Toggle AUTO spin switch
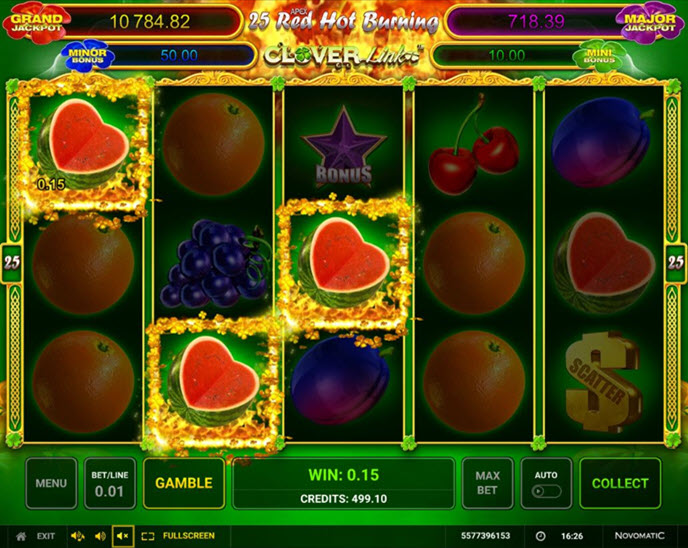The width and height of the screenshot is (688, 548). point(546,490)
